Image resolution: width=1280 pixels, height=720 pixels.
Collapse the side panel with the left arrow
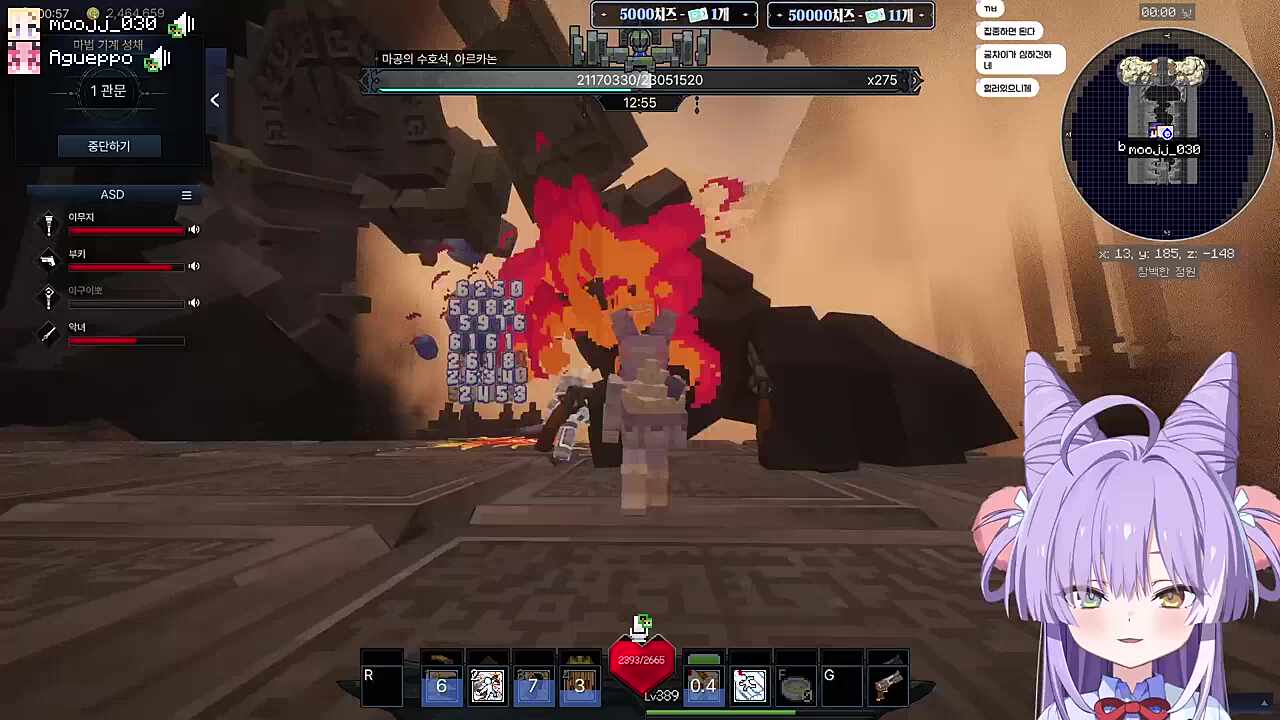(214, 100)
